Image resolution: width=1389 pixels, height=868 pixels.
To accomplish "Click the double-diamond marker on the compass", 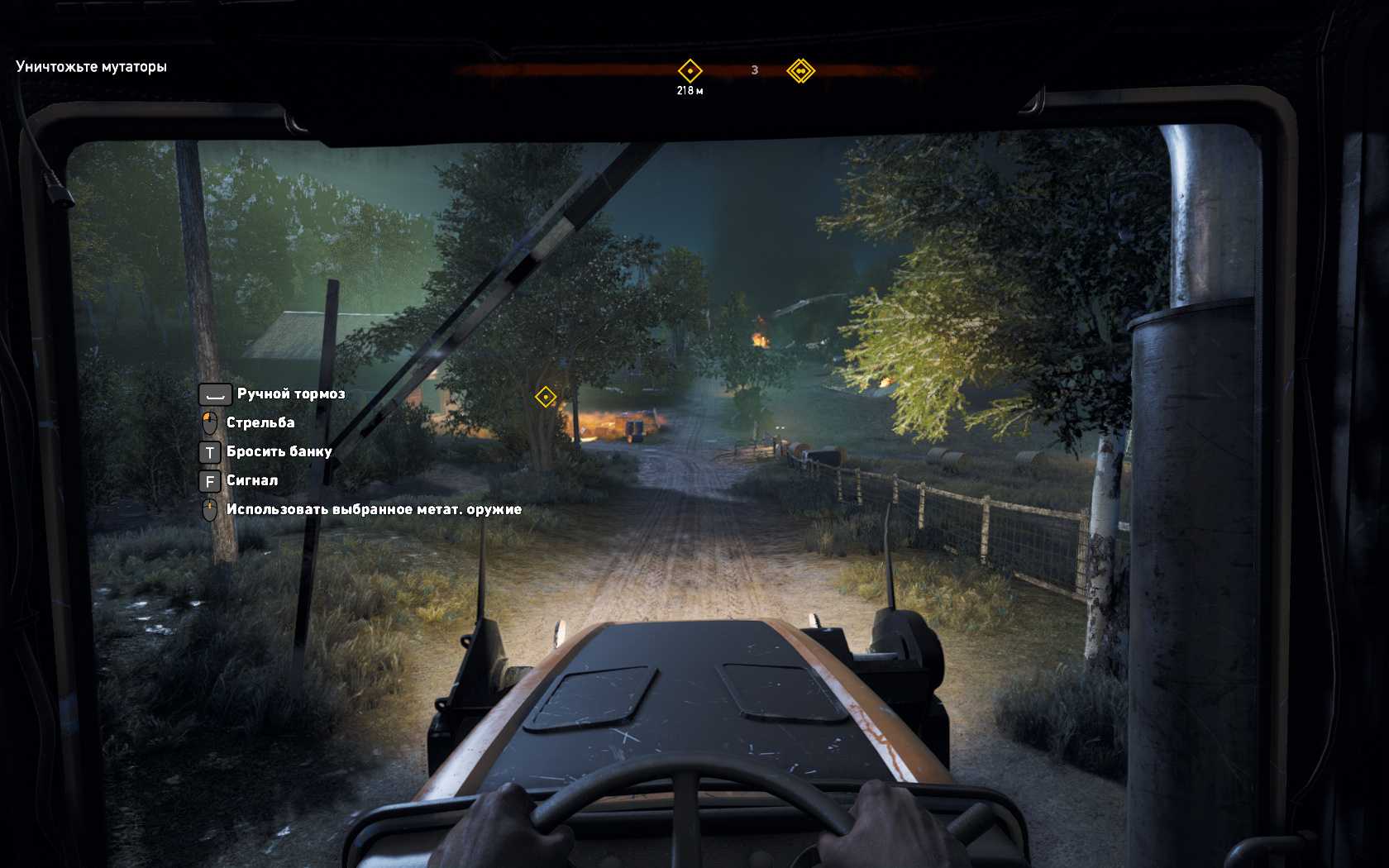I will (x=800, y=71).
